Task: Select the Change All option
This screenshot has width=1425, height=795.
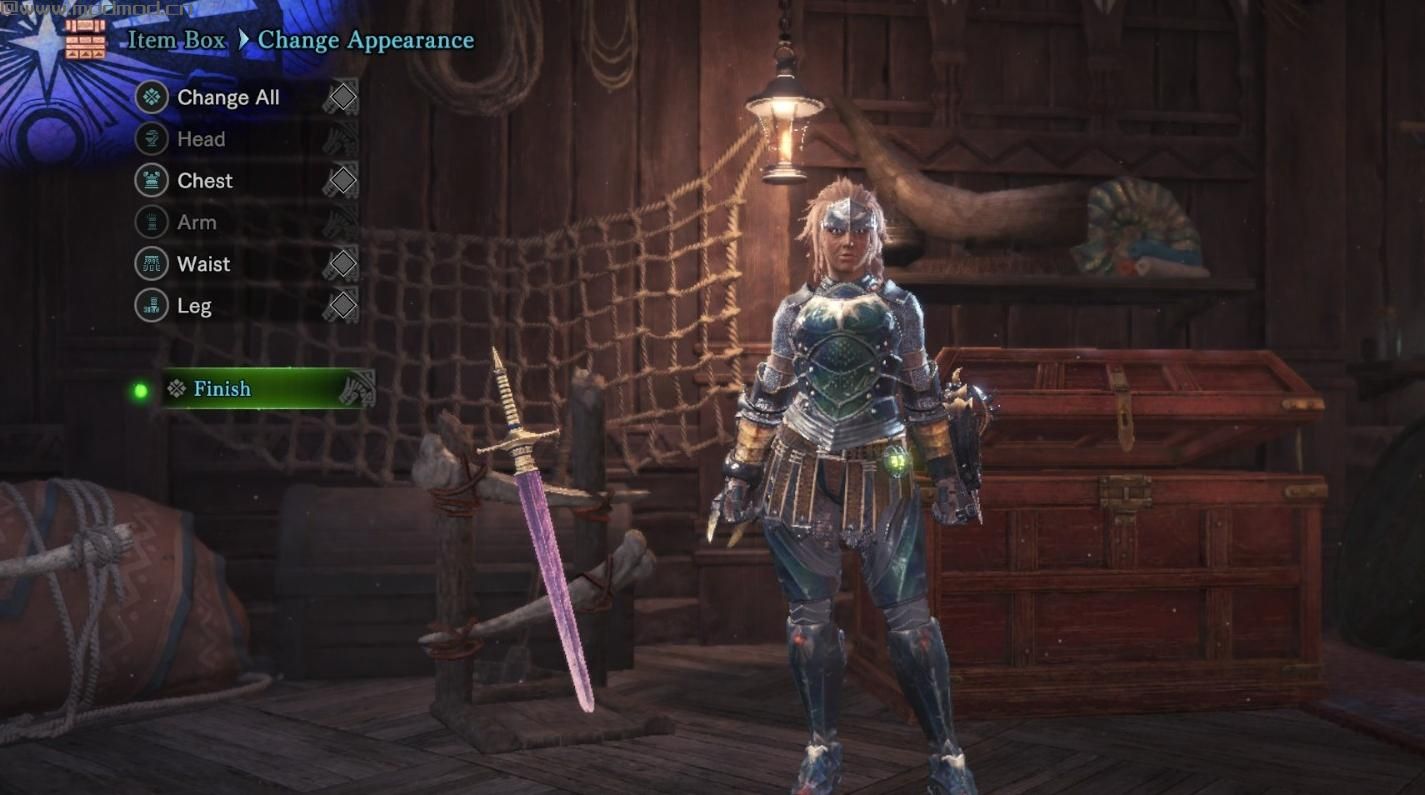Action: 228,97
